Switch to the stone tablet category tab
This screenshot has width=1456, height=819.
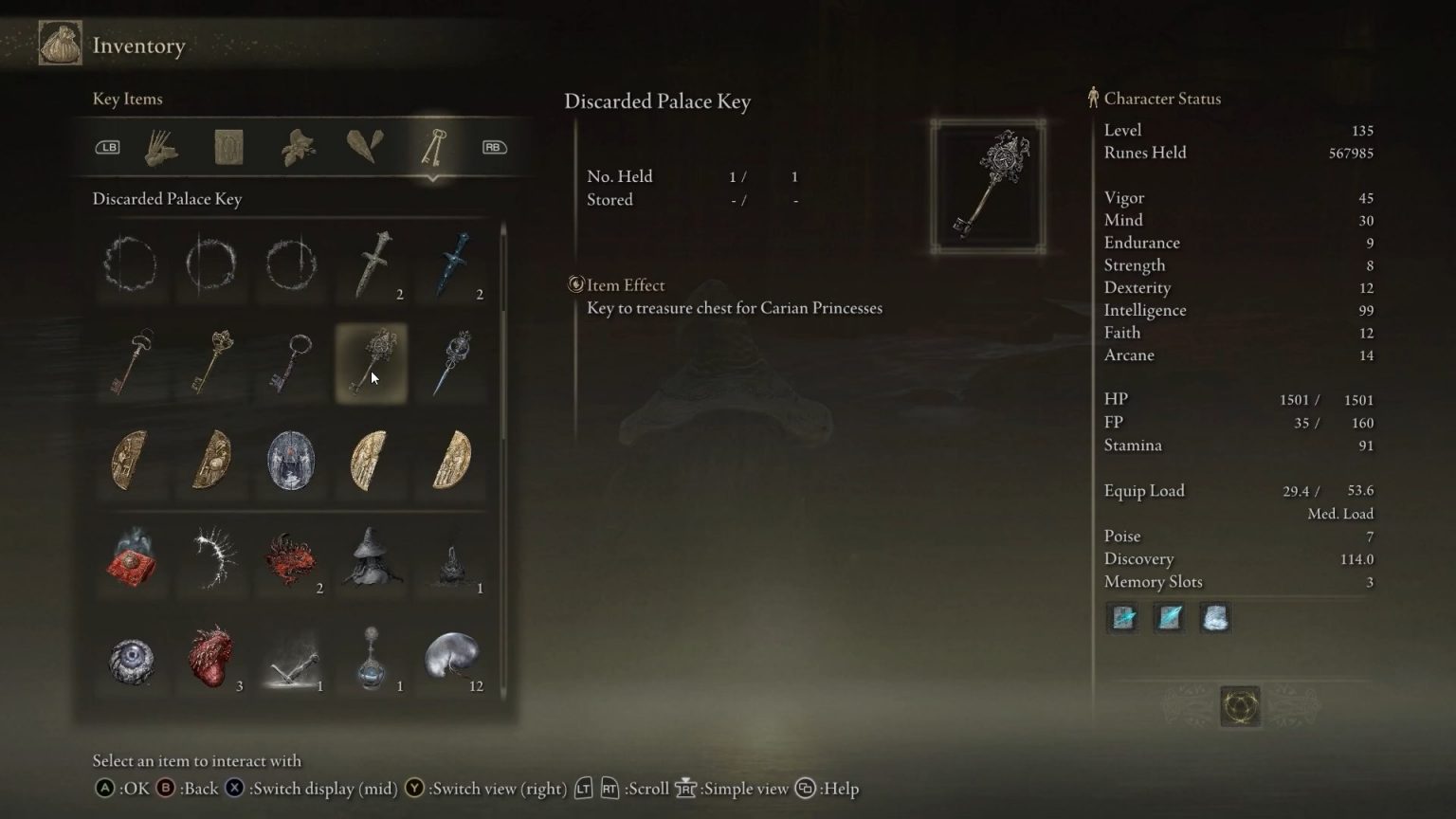tap(227, 146)
